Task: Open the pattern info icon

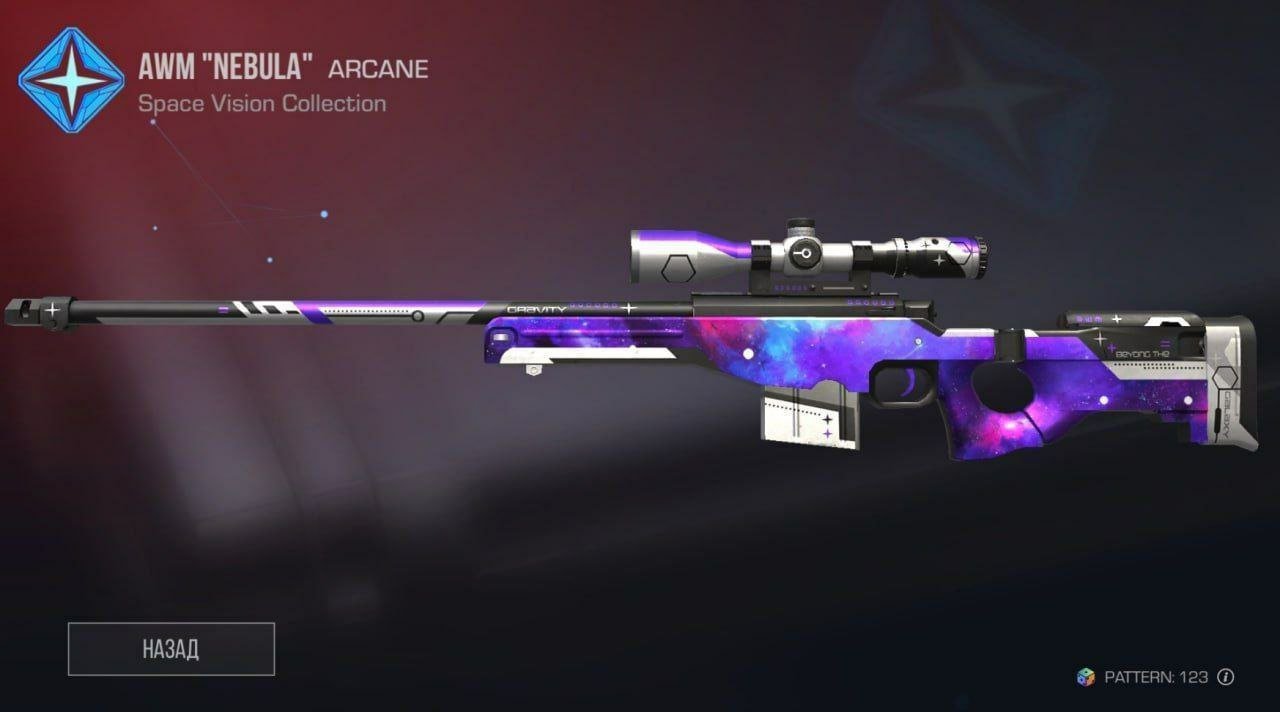Action: tap(1226, 677)
